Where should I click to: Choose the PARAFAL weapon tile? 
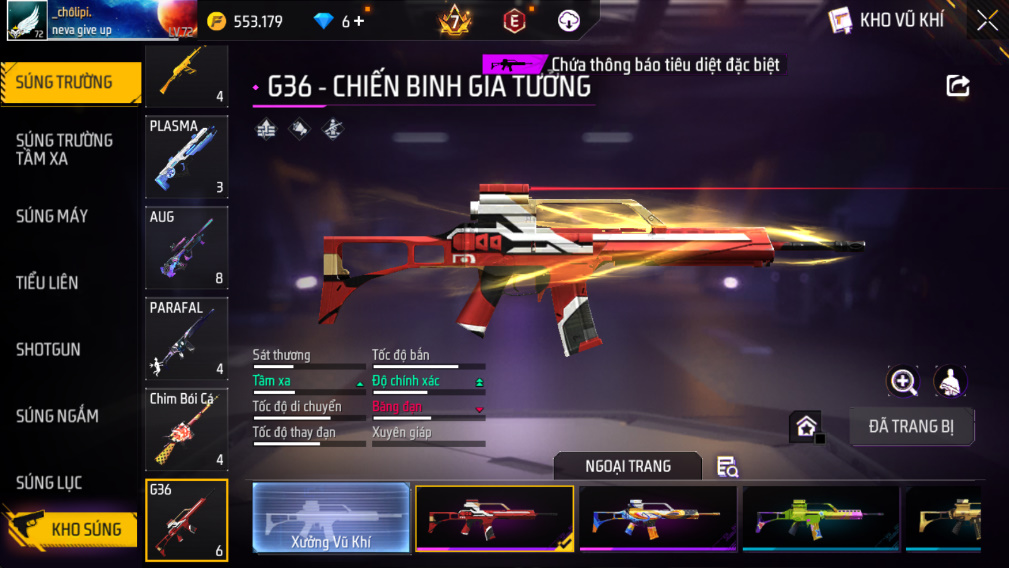tap(186, 339)
